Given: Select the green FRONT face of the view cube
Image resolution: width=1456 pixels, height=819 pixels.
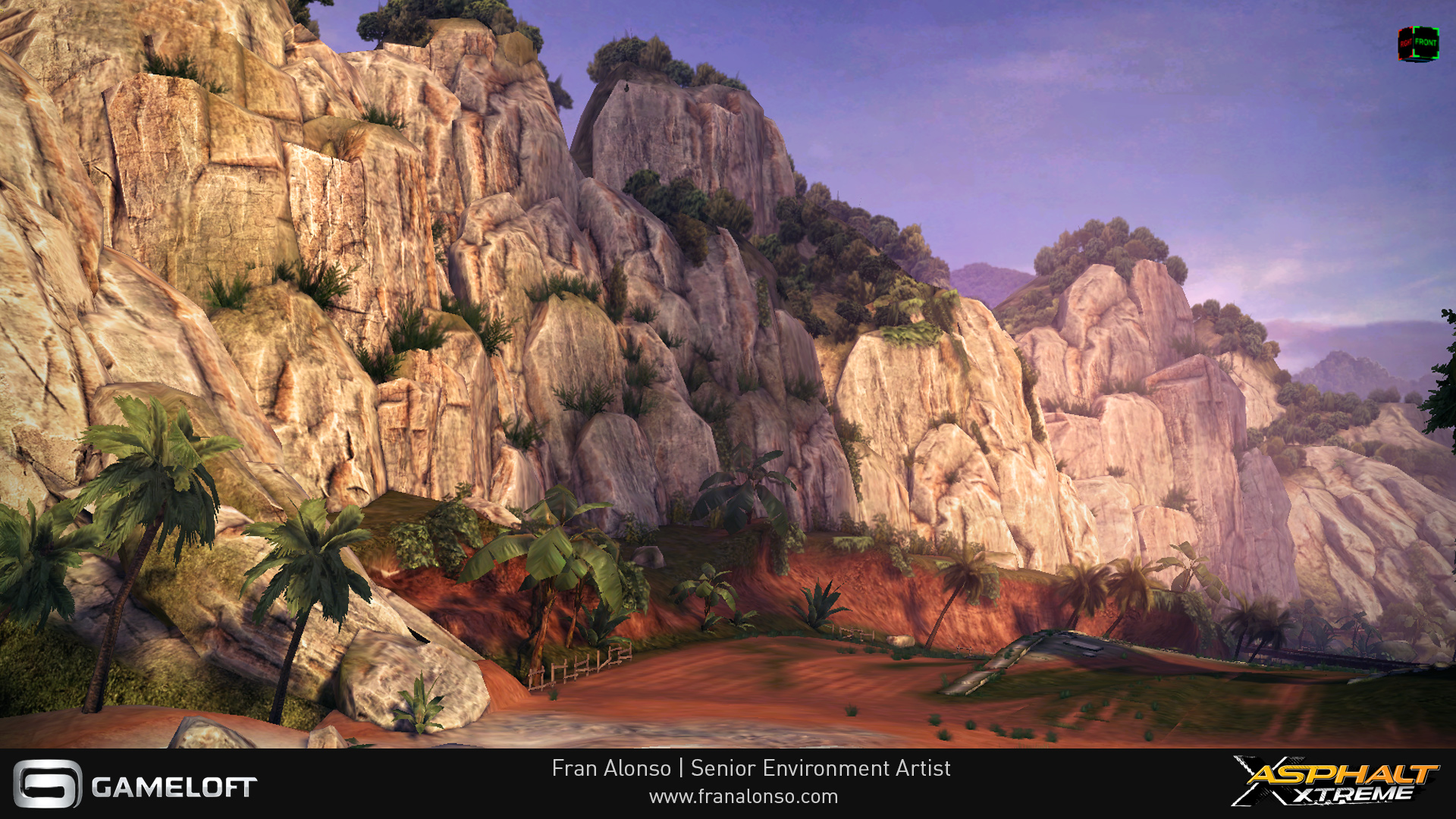Looking at the screenshot, I should coord(1426,43).
